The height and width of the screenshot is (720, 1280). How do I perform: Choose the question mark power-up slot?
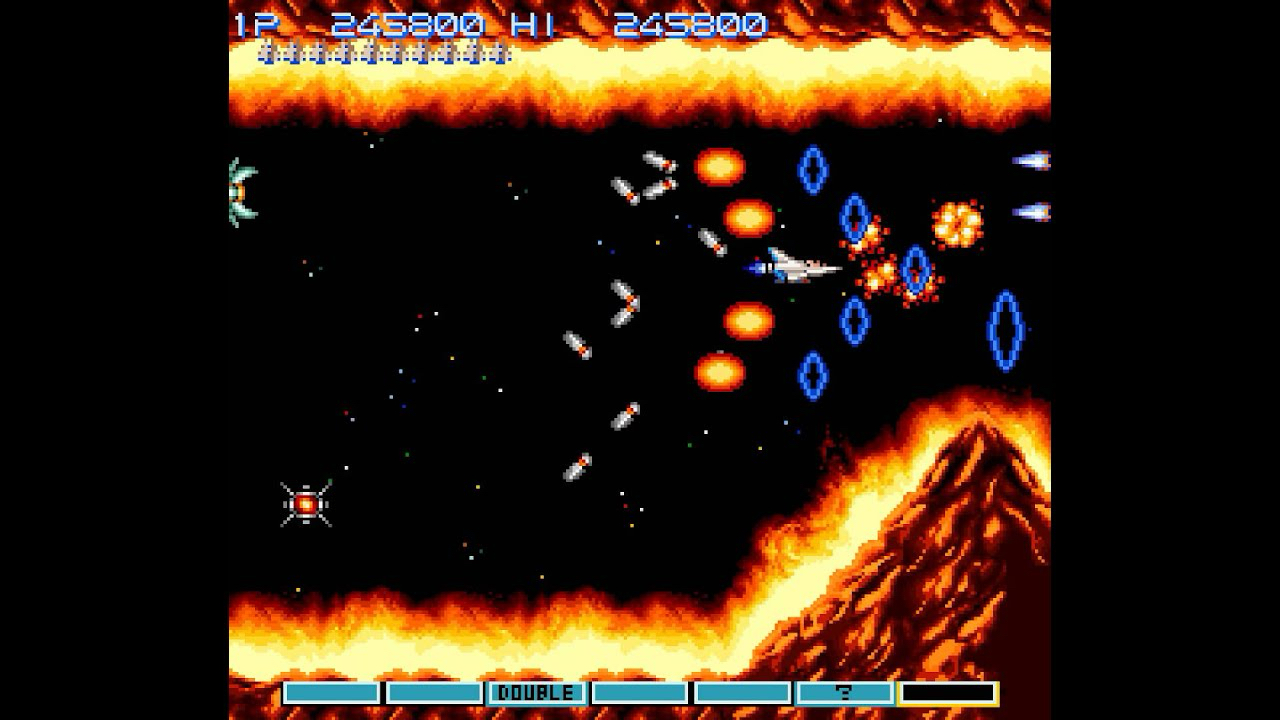pyautogui.click(x=844, y=693)
